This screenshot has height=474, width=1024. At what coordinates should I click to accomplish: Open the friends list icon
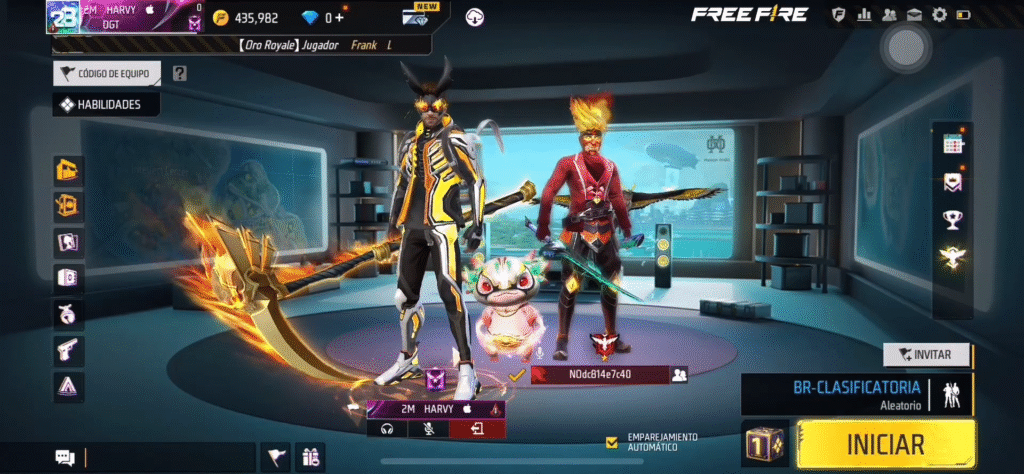(x=888, y=15)
